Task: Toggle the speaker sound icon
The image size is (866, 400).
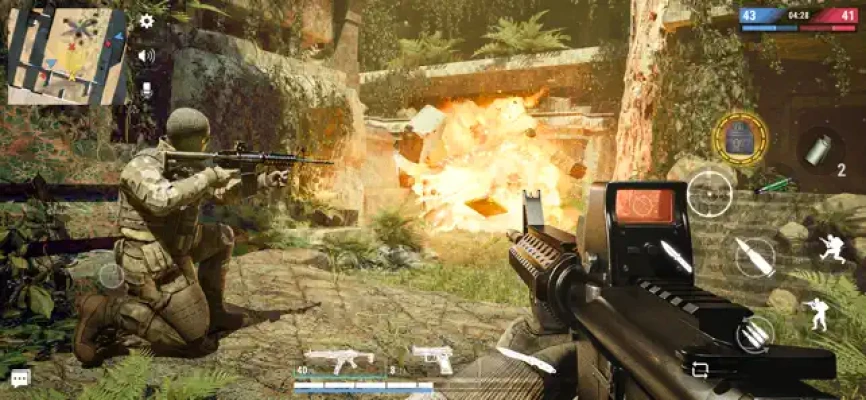Action: click(x=147, y=55)
